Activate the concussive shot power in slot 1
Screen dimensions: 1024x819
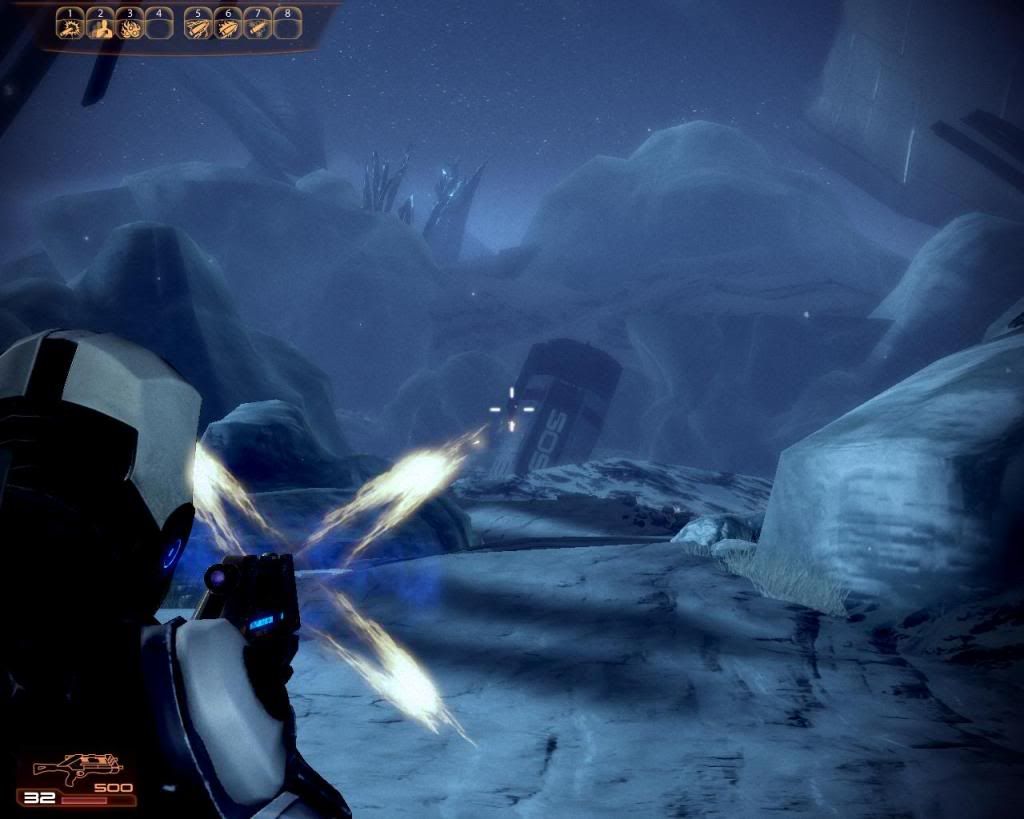(71, 28)
